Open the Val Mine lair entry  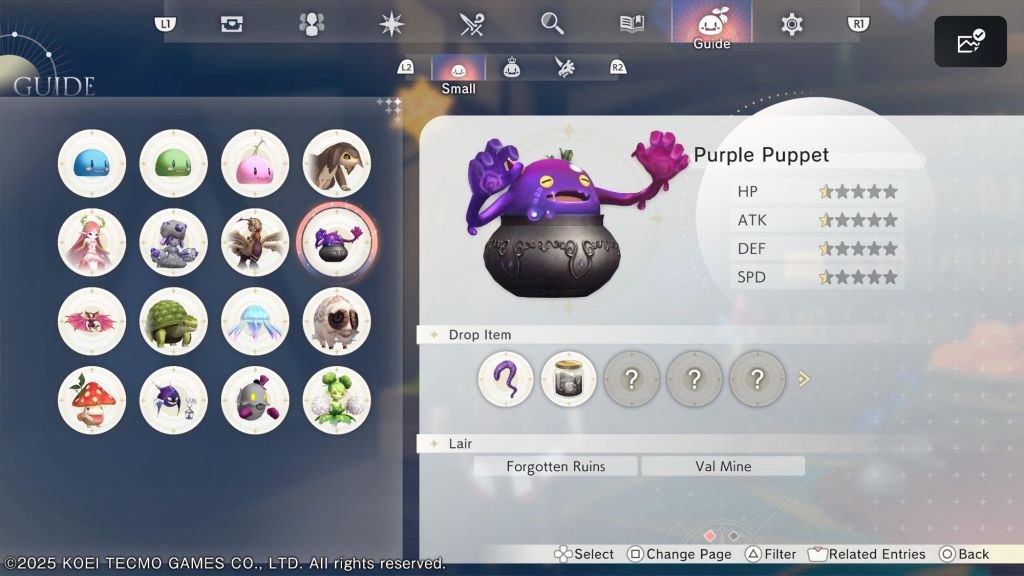pyautogui.click(x=723, y=466)
